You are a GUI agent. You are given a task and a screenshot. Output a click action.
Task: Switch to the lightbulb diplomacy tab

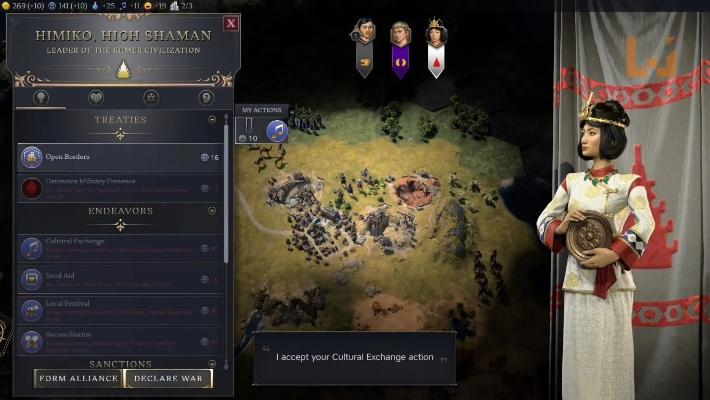point(41,98)
